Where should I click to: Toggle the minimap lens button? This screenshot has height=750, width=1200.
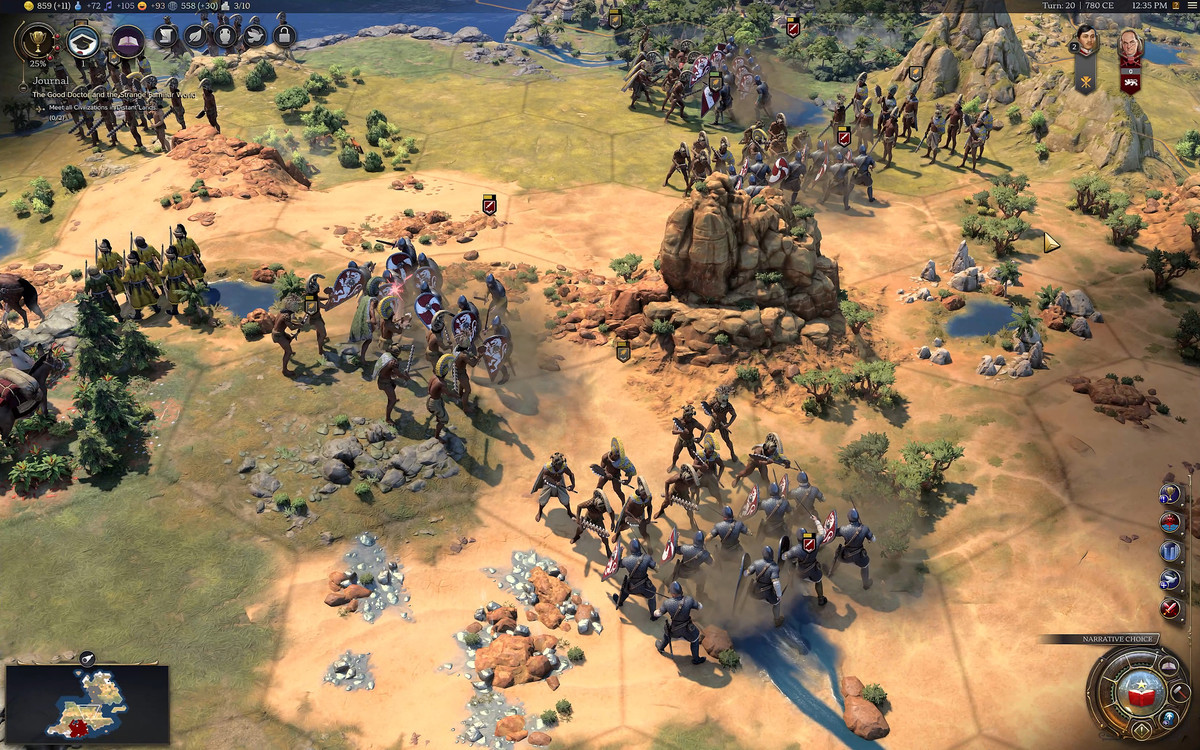click(x=87, y=658)
